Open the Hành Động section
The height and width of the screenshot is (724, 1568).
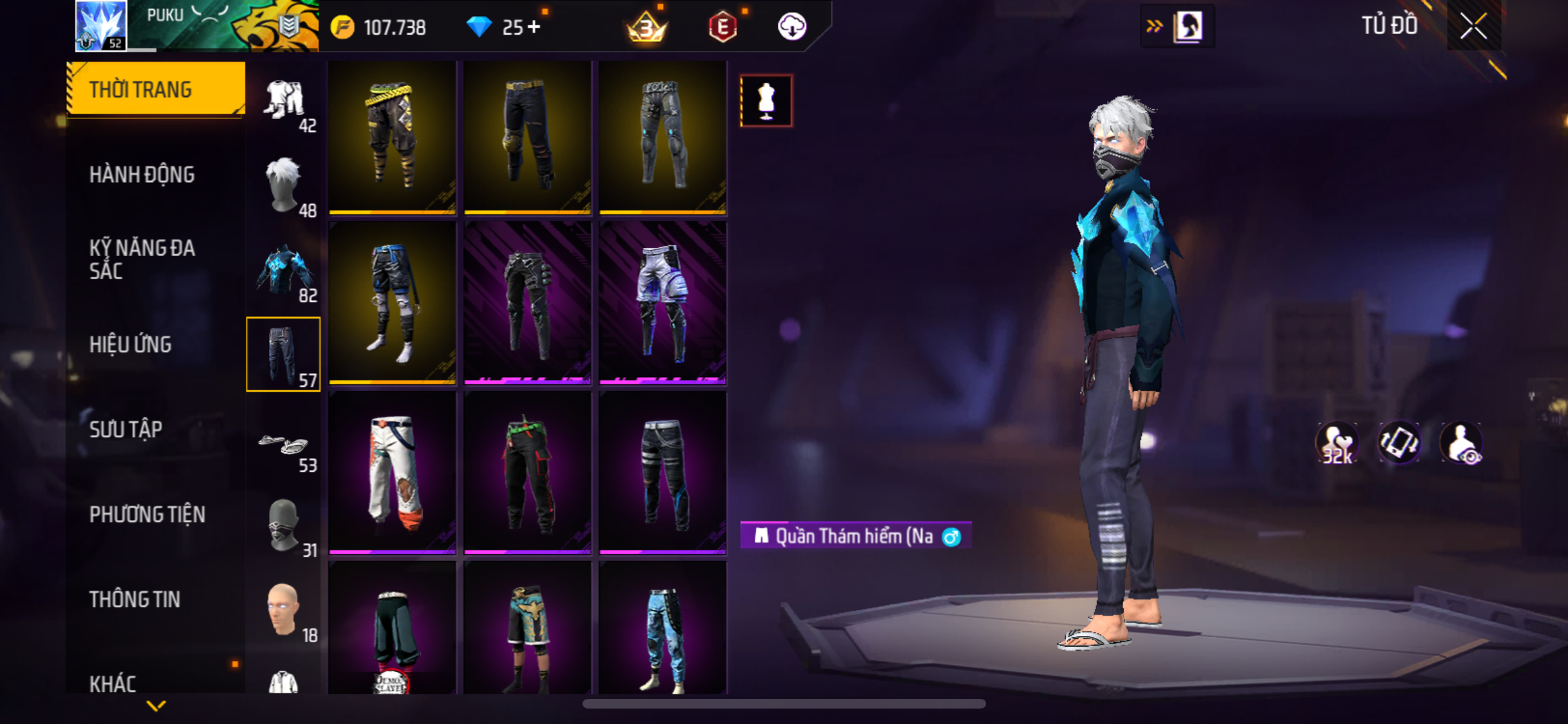tap(142, 174)
